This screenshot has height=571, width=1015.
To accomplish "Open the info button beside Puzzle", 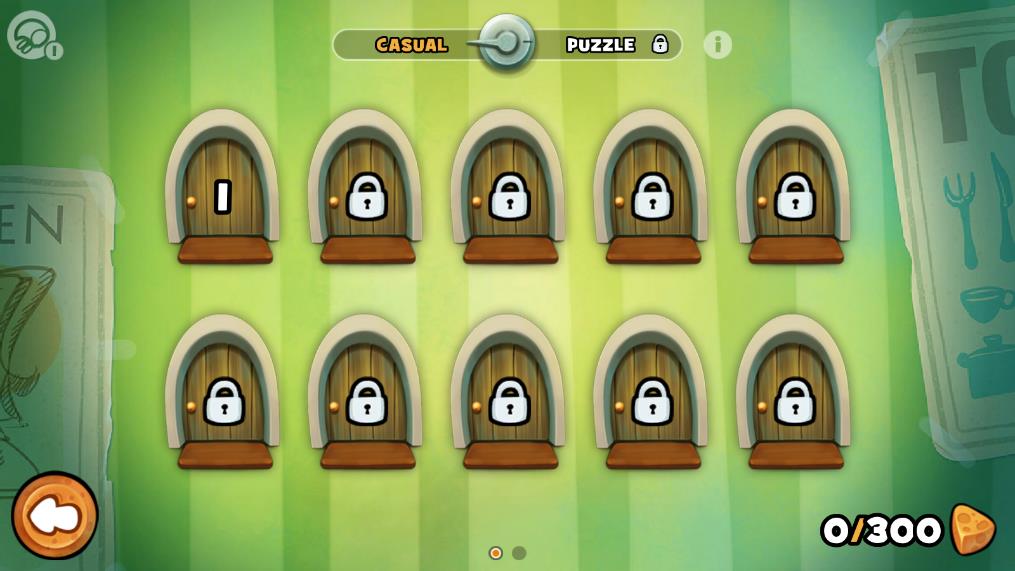I will tap(717, 45).
